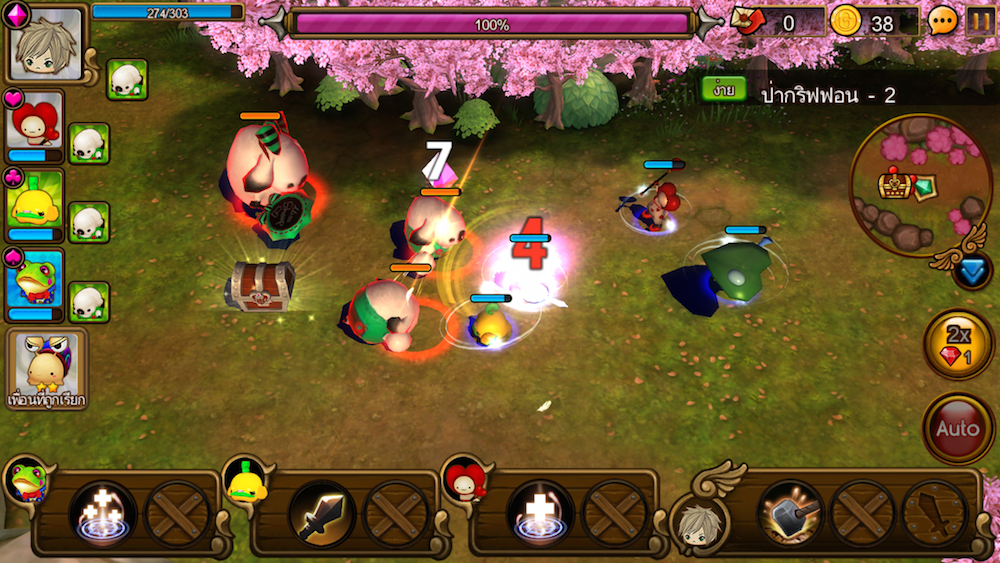Image resolution: width=1000 pixels, height=563 pixels.
Task: Open the chat speech bubble
Action: pyautogui.click(x=942, y=21)
